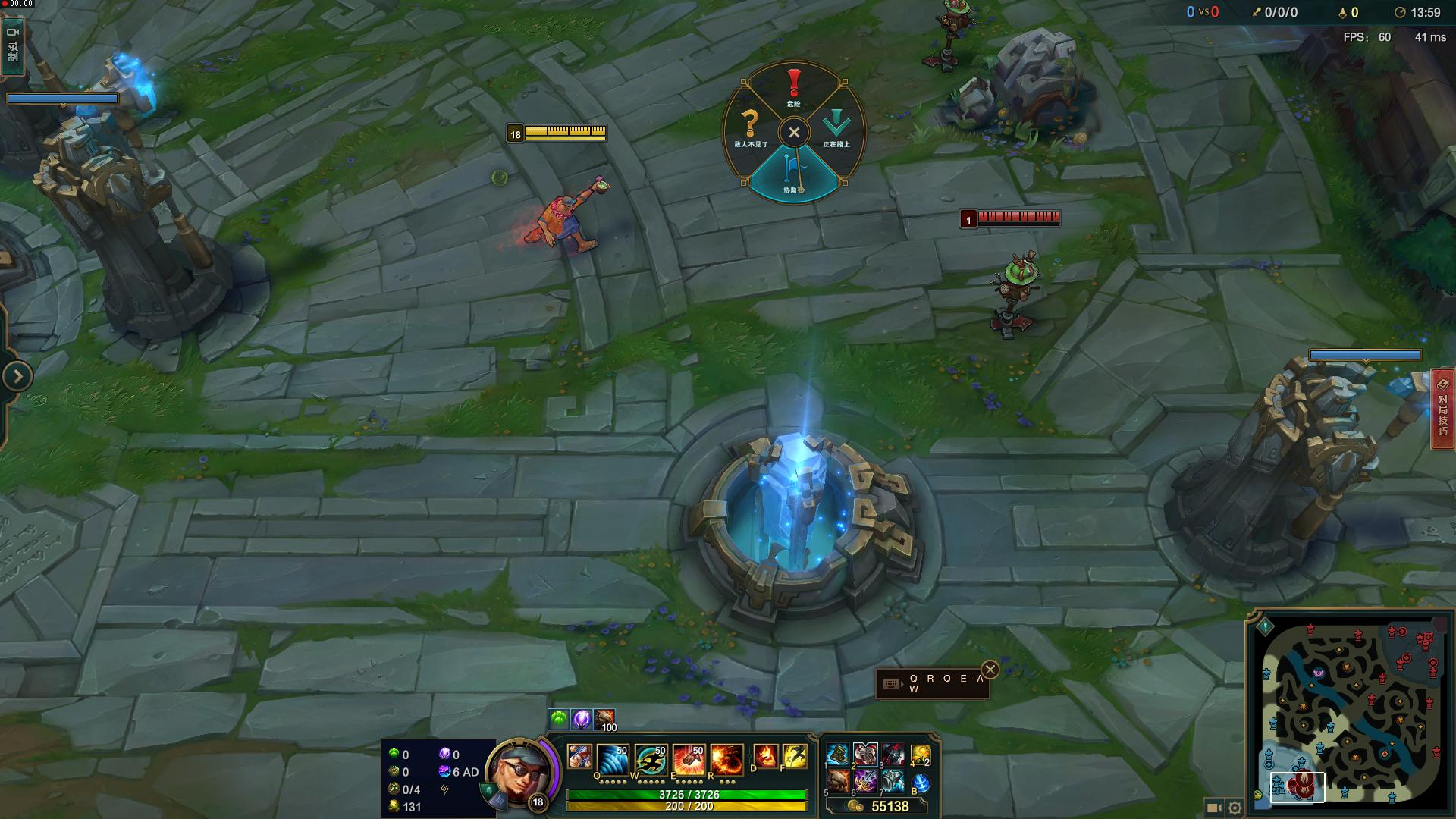Open the recording tab at top-left
Viewport: 1456px width, 819px height.
click(13, 45)
